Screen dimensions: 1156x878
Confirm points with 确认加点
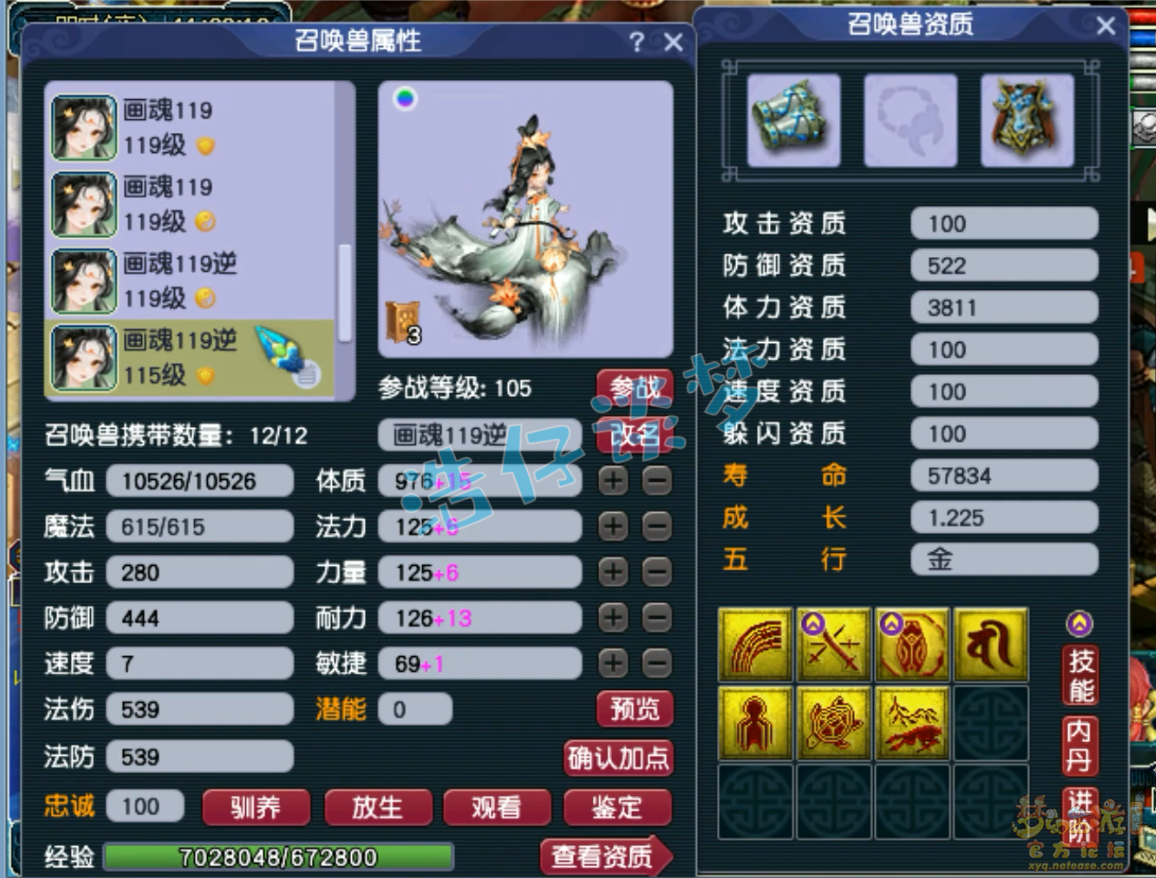pos(618,757)
